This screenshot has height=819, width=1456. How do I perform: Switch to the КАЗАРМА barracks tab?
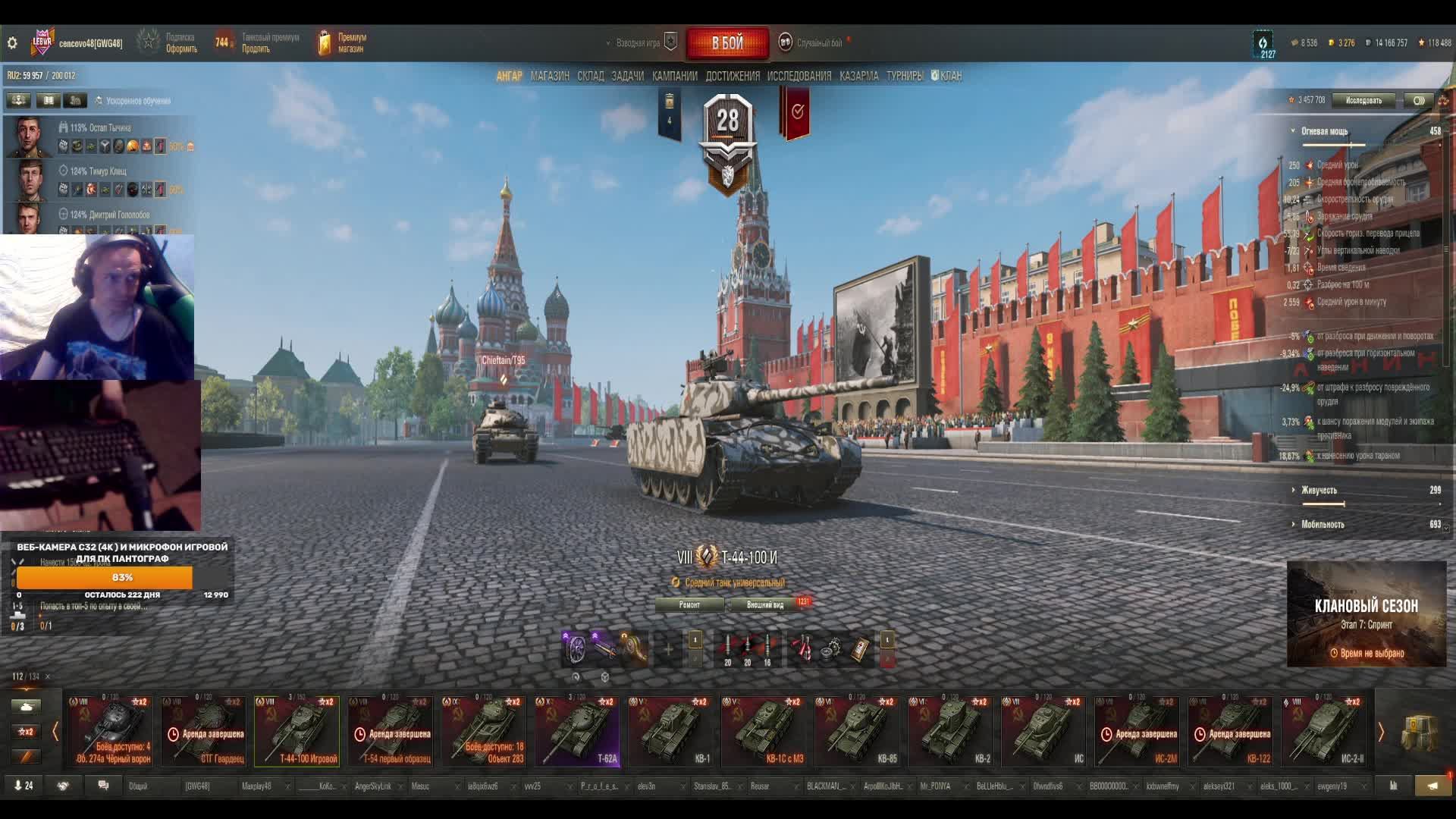point(858,76)
